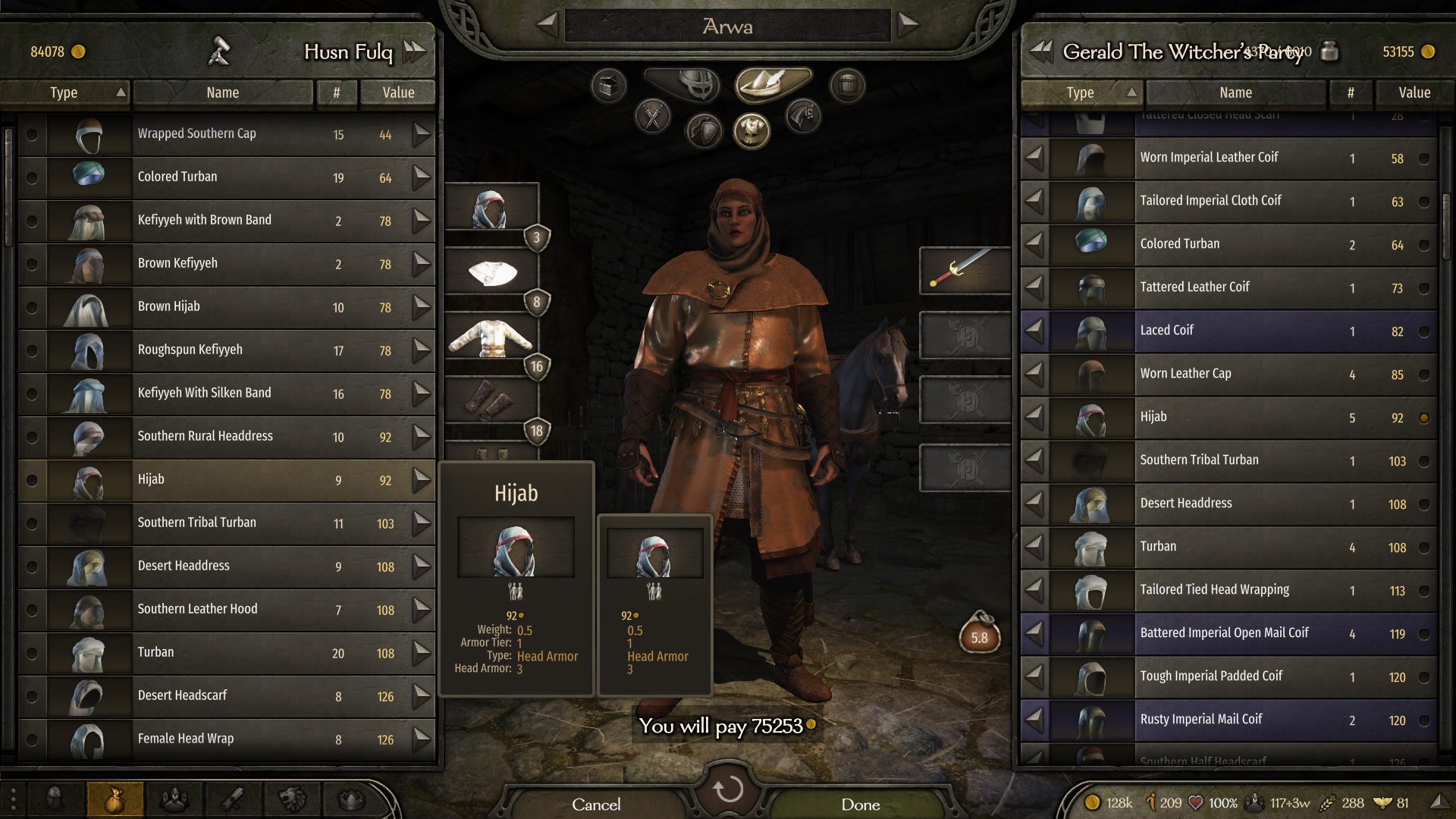
Task: Sort merchant list by Value
Action: (398, 93)
